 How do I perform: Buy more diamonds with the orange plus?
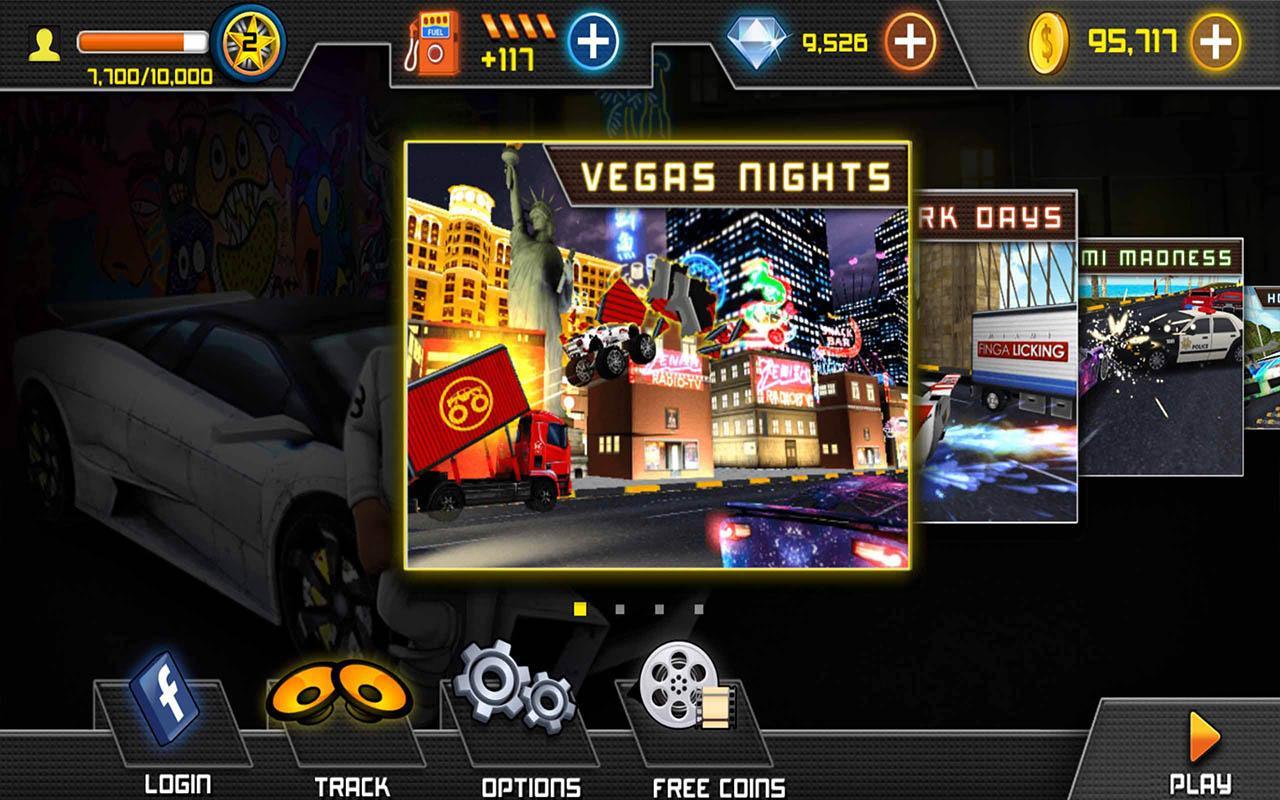910,42
